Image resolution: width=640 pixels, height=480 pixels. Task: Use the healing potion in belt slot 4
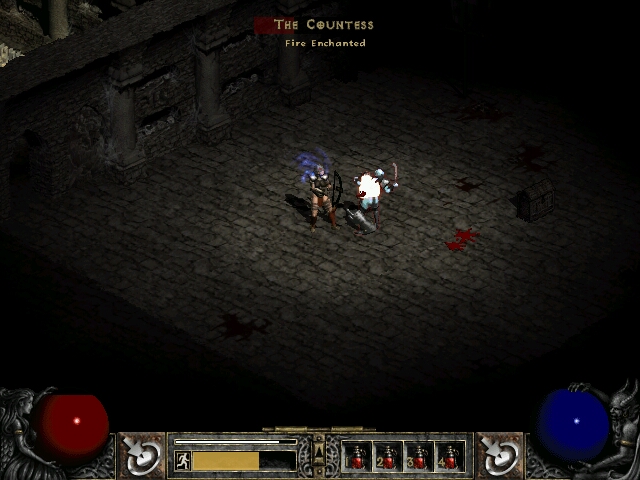[450, 457]
